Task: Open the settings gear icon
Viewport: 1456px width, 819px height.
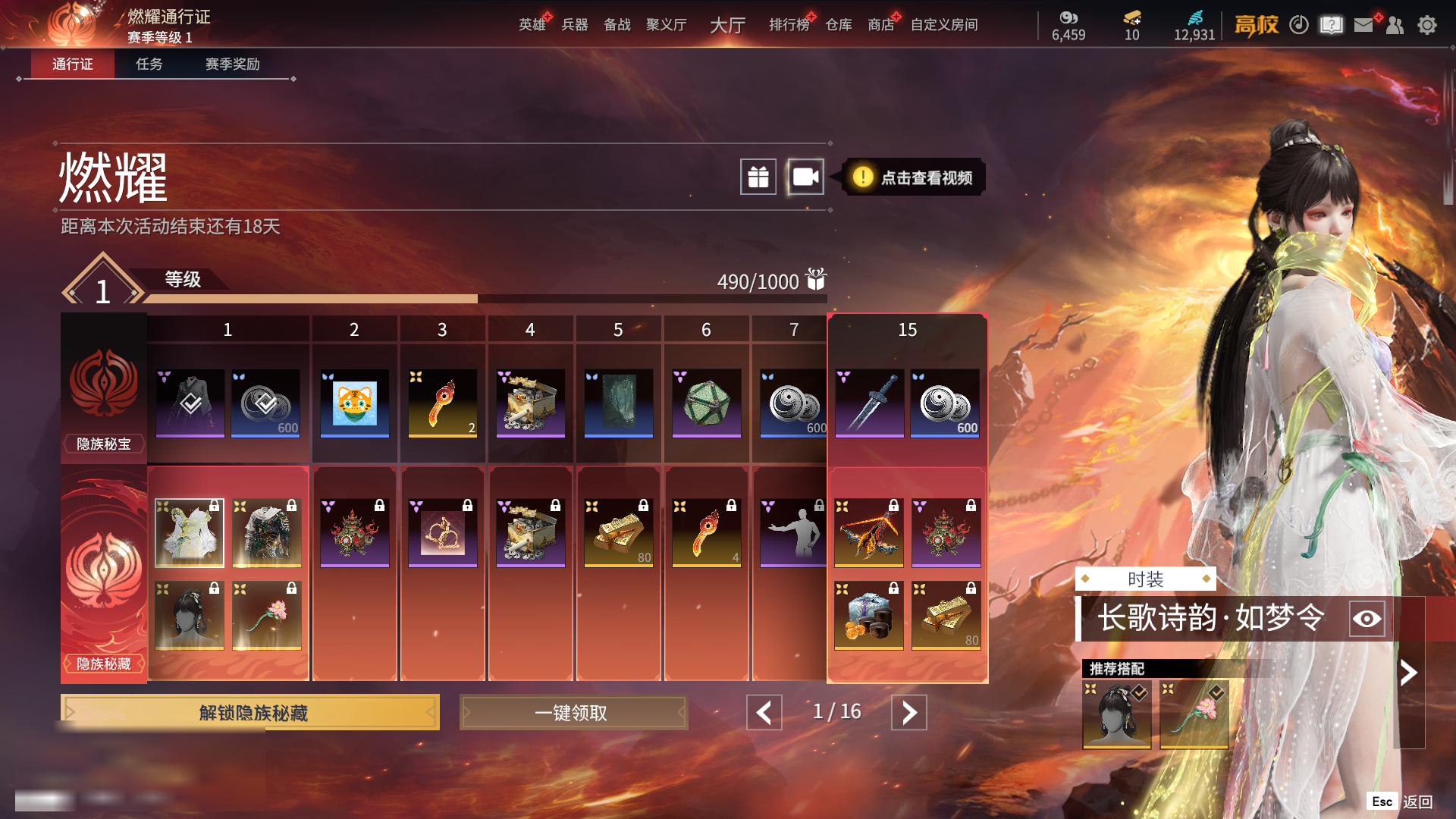Action: [x=1427, y=25]
